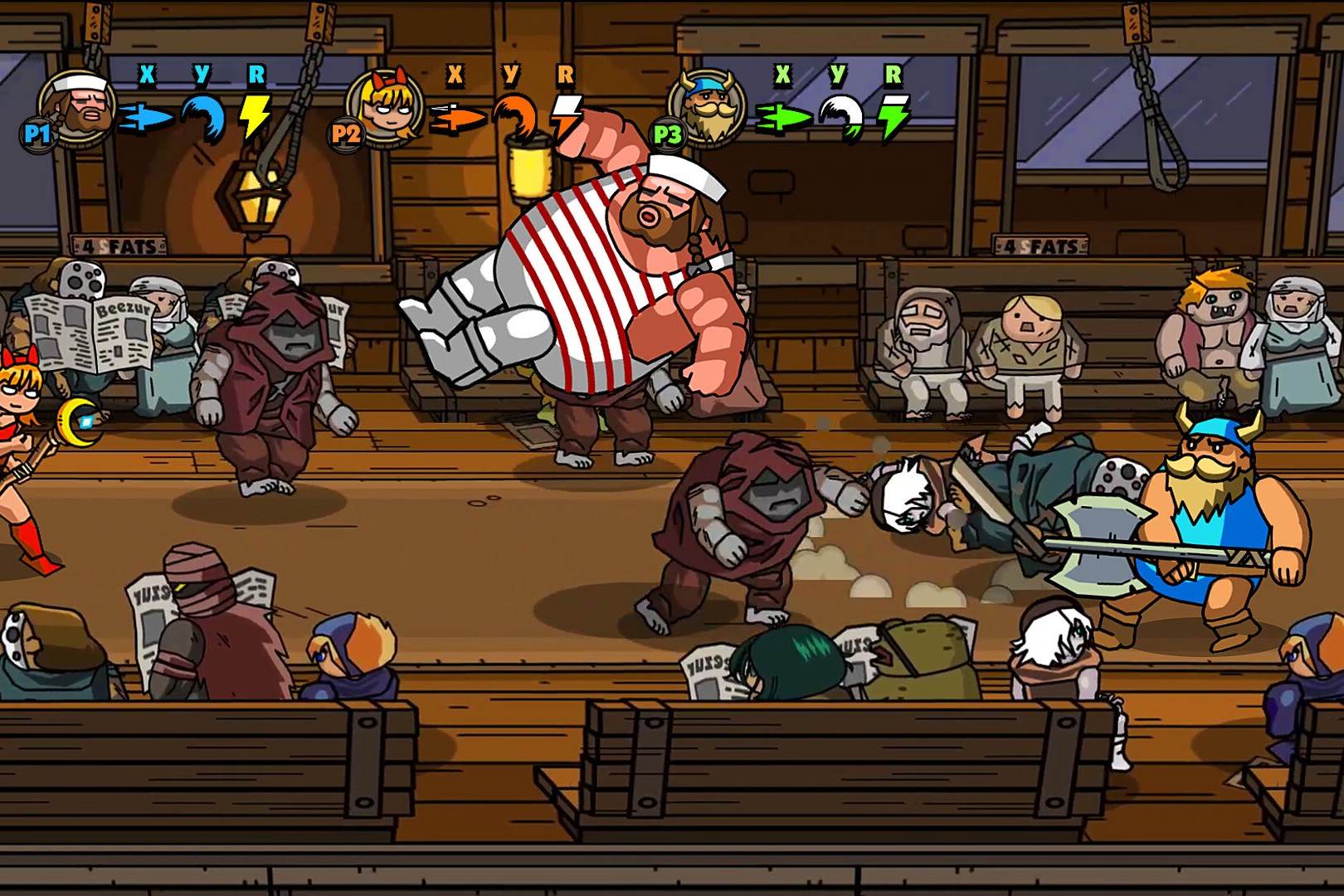
Task: Use P2's orange crescent slash ability
Action: pos(514,116)
